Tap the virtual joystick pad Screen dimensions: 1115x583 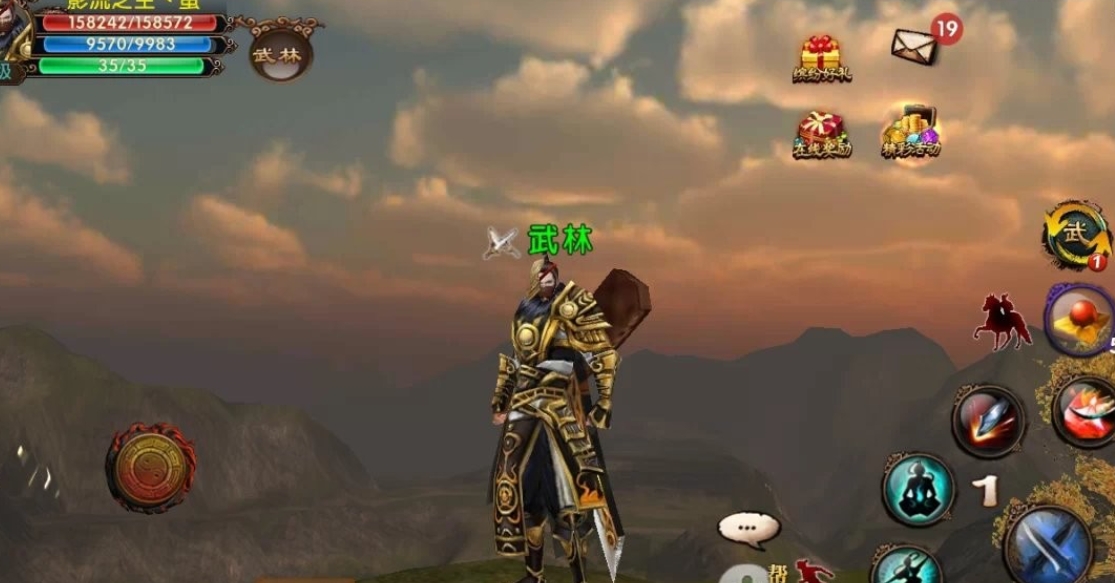(150, 467)
